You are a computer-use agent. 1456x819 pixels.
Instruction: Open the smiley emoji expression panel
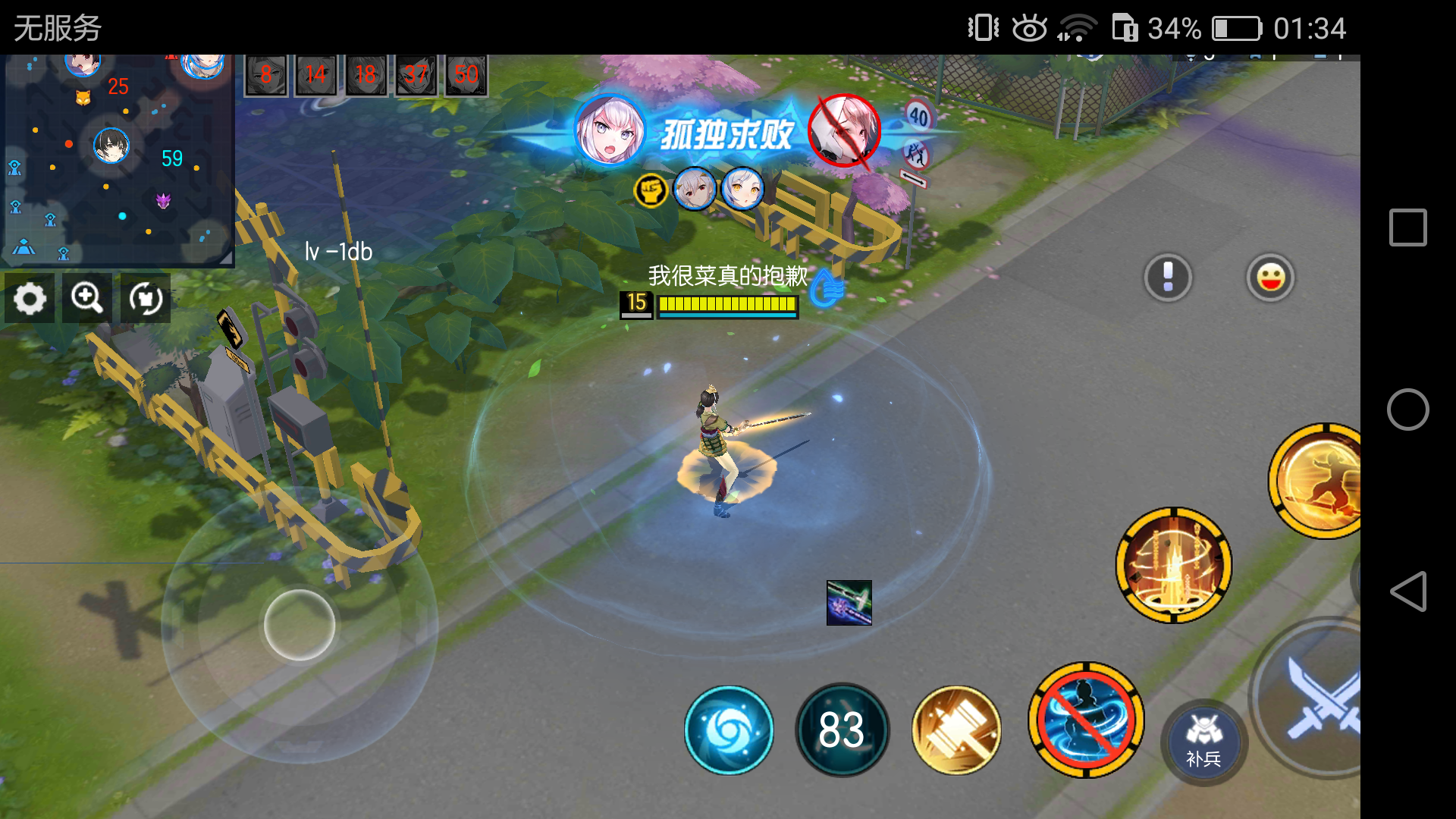(x=1271, y=278)
